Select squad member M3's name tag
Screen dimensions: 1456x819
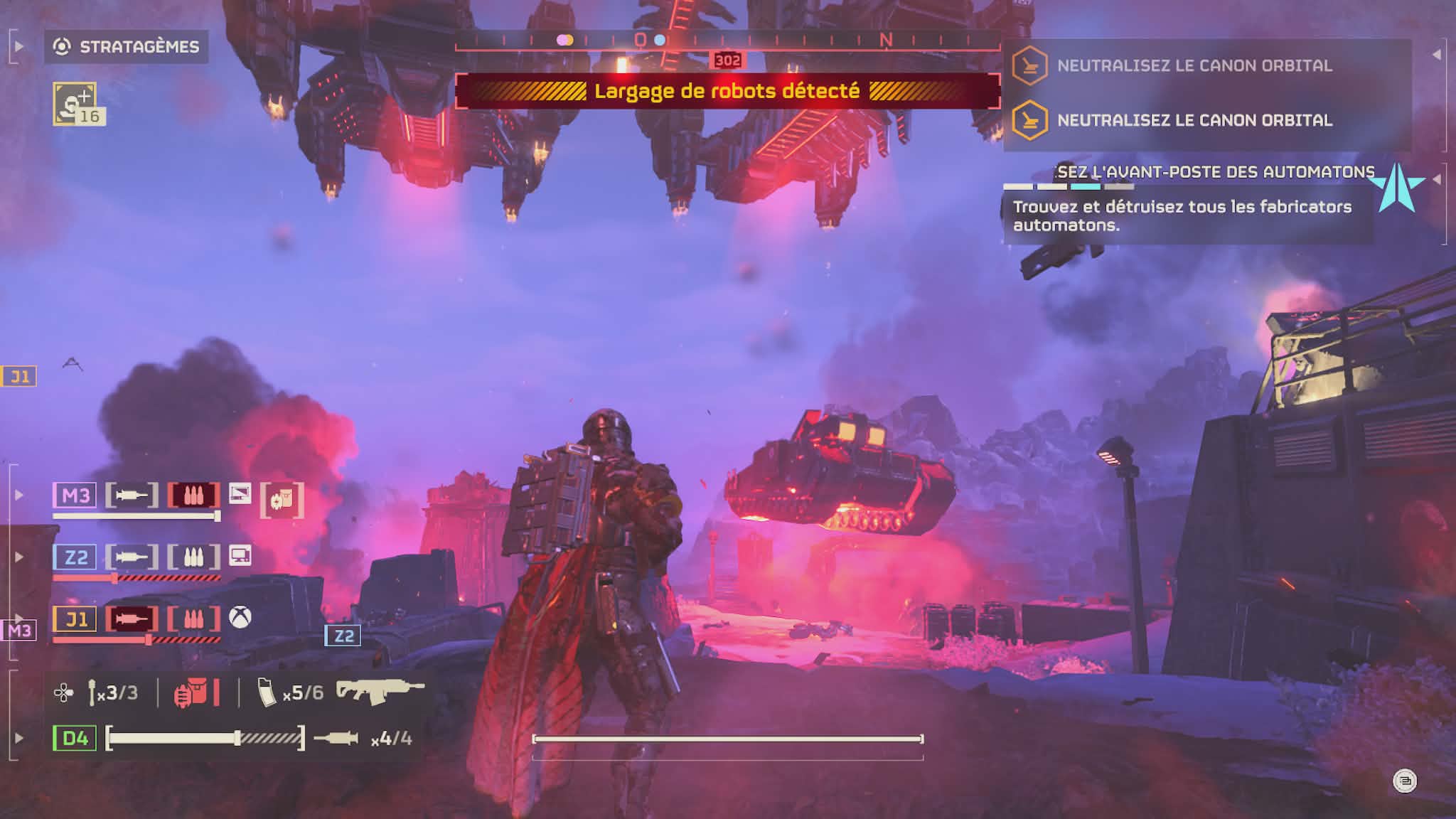pyautogui.click(x=75, y=495)
